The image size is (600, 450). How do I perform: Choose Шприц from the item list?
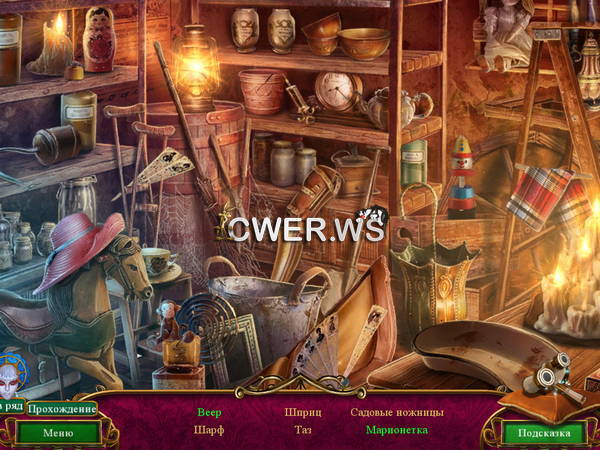click(x=301, y=412)
